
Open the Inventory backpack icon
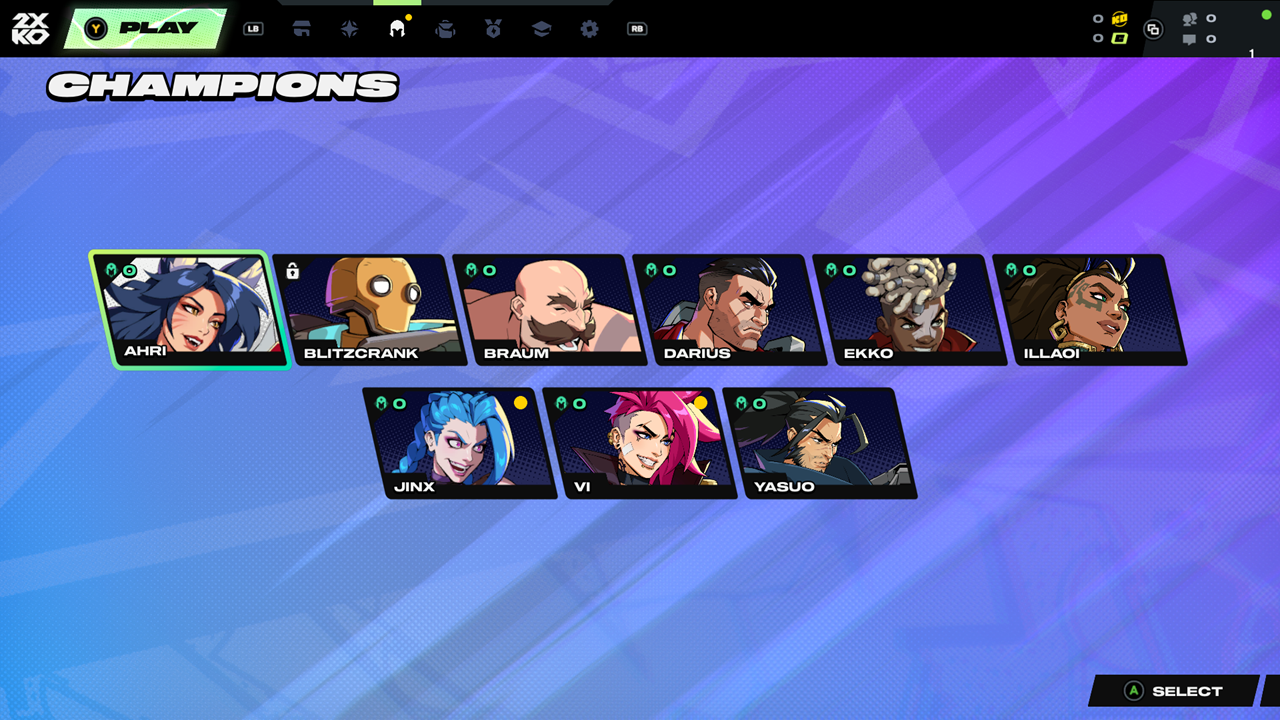click(445, 28)
